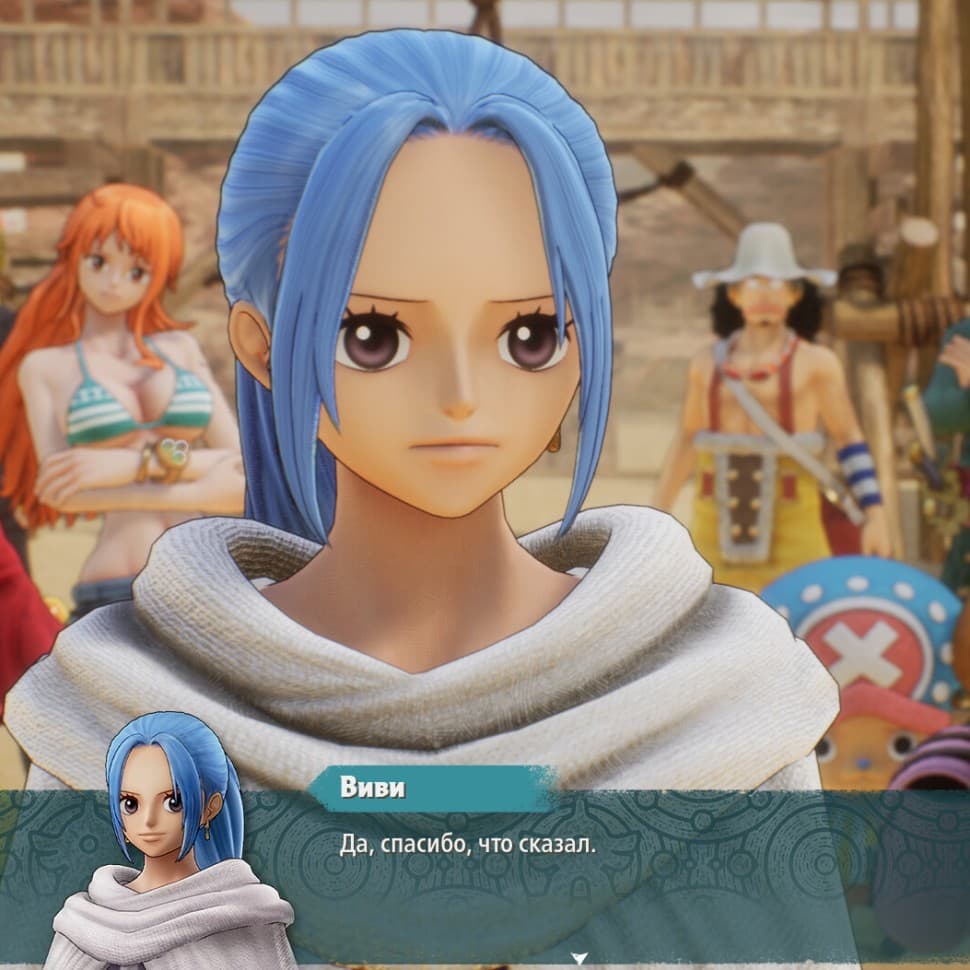Advance Vivi's dialogue text box
Image resolution: width=970 pixels, height=970 pixels.
[560, 860]
